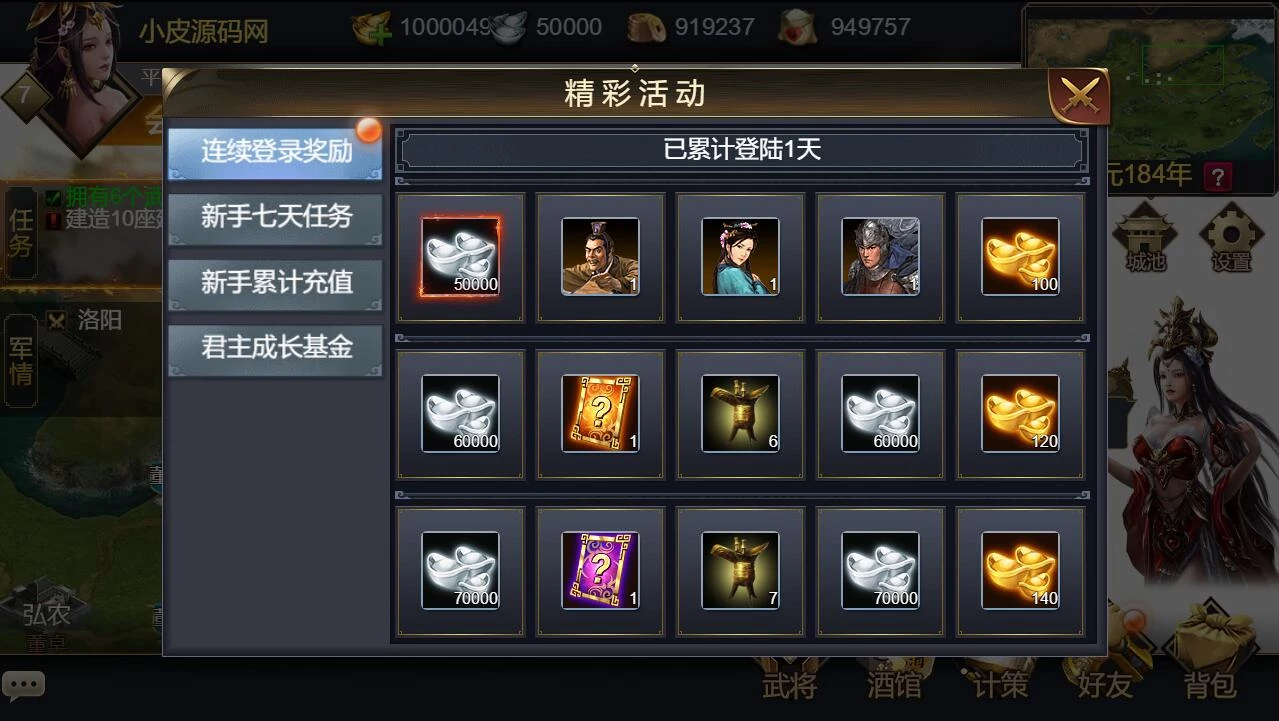This screenshot has width=1279, height=721.
Task: Select the orange mystery card reward
Action: 600,414
